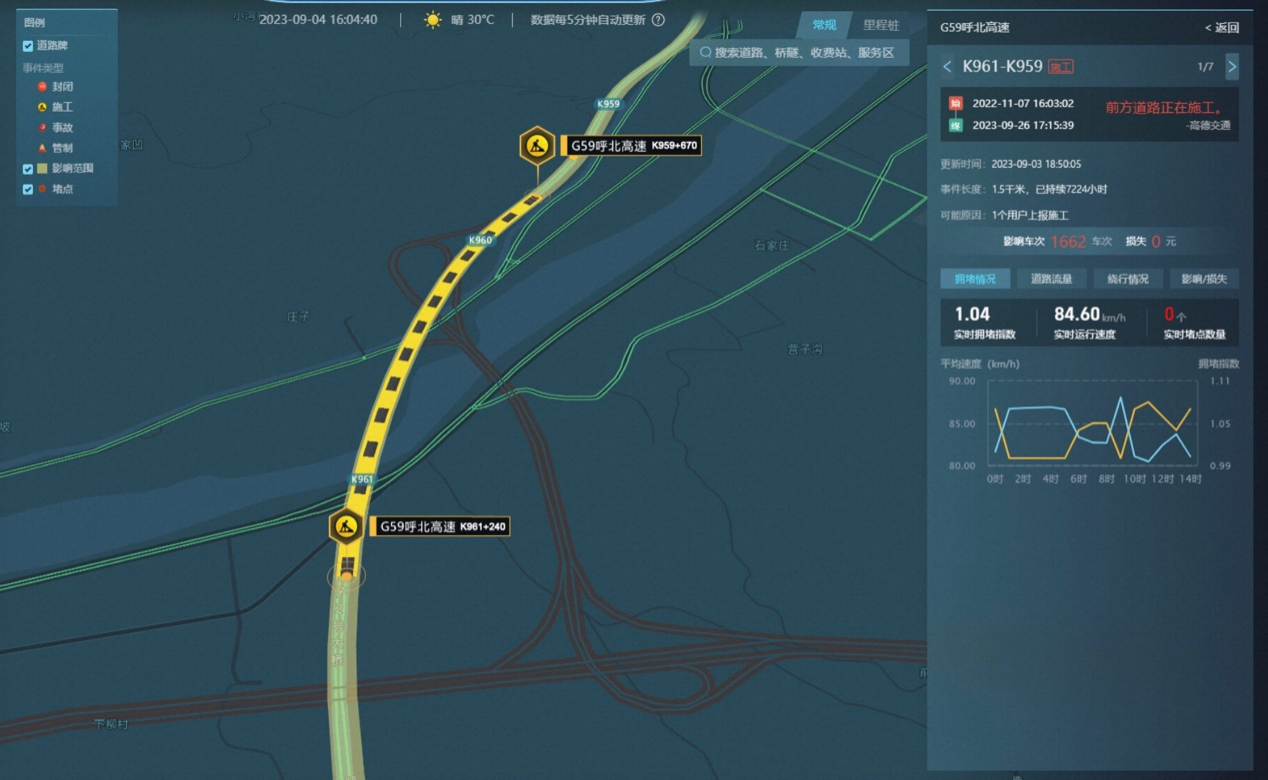Select the 施工 event type in legend
This screenshot has height=780, width=1268.
(55, 107)
